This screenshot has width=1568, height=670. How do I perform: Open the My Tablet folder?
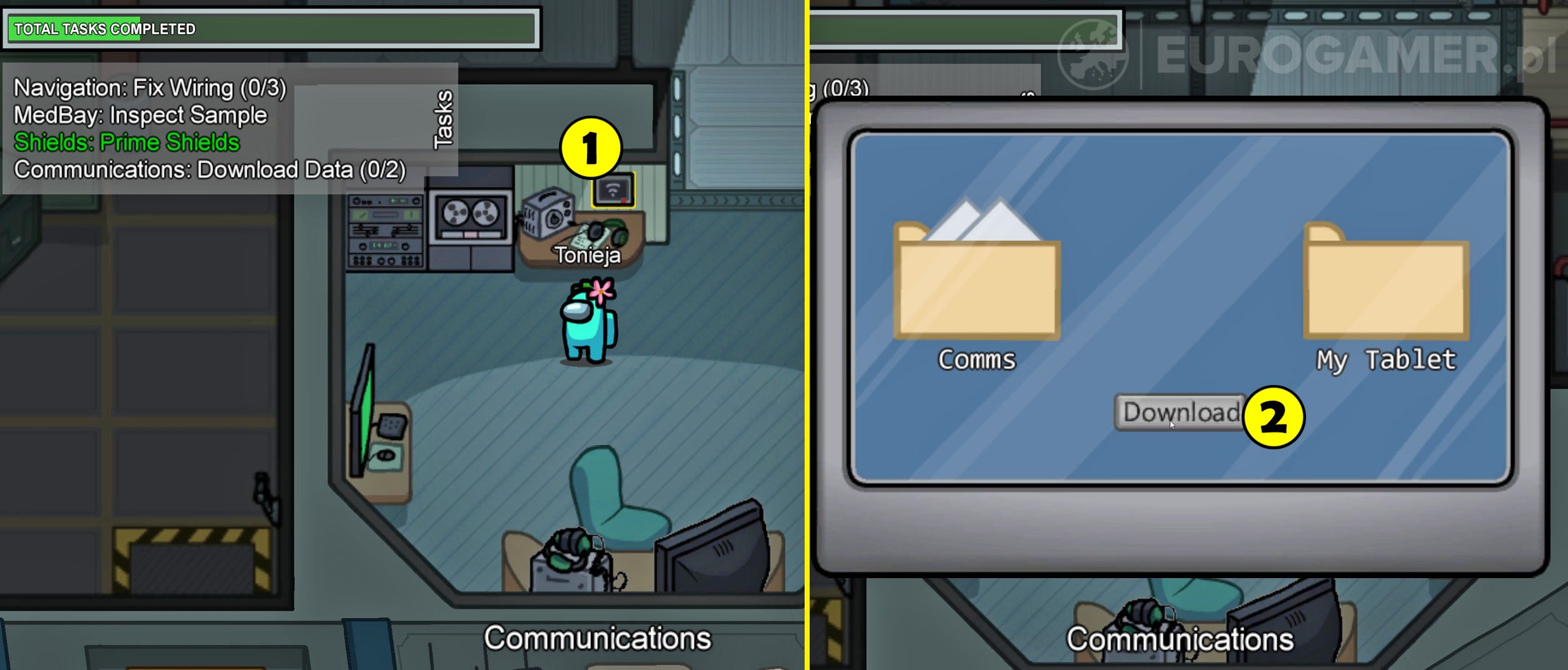(x=1385, y=291)
